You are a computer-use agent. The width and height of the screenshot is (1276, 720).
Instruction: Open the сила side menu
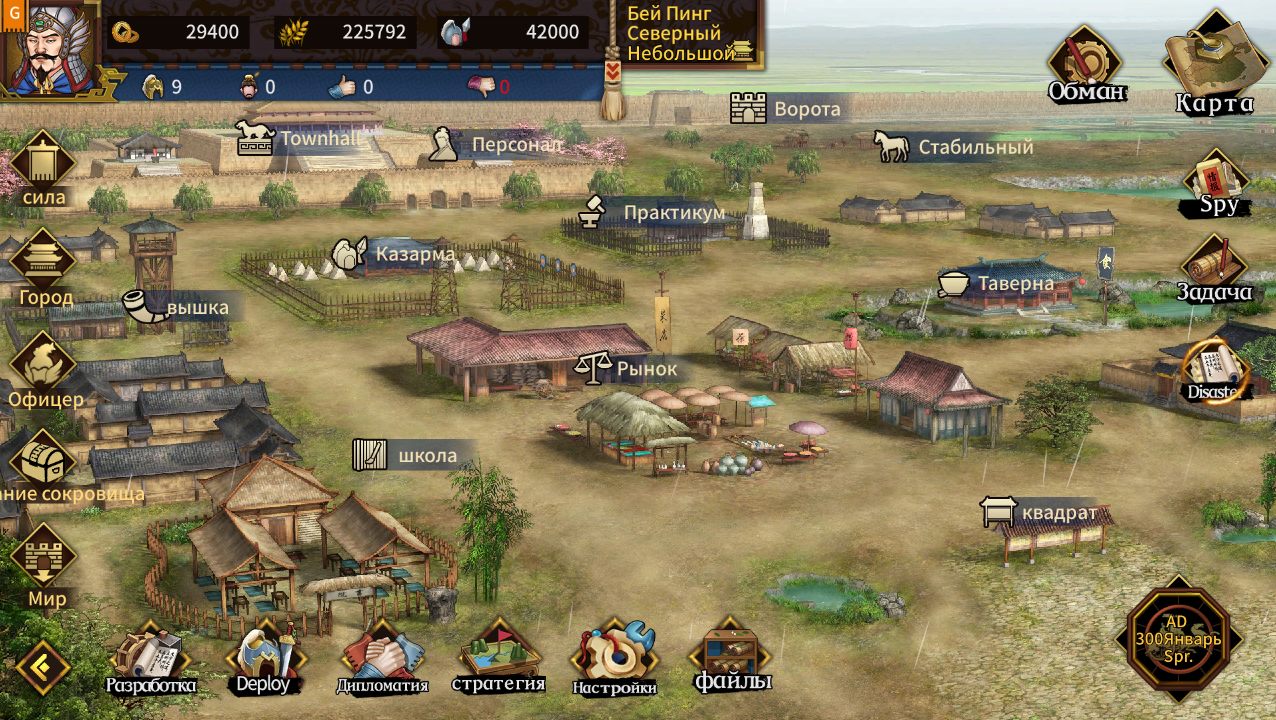pyautogui.click(x=43, y=170)
